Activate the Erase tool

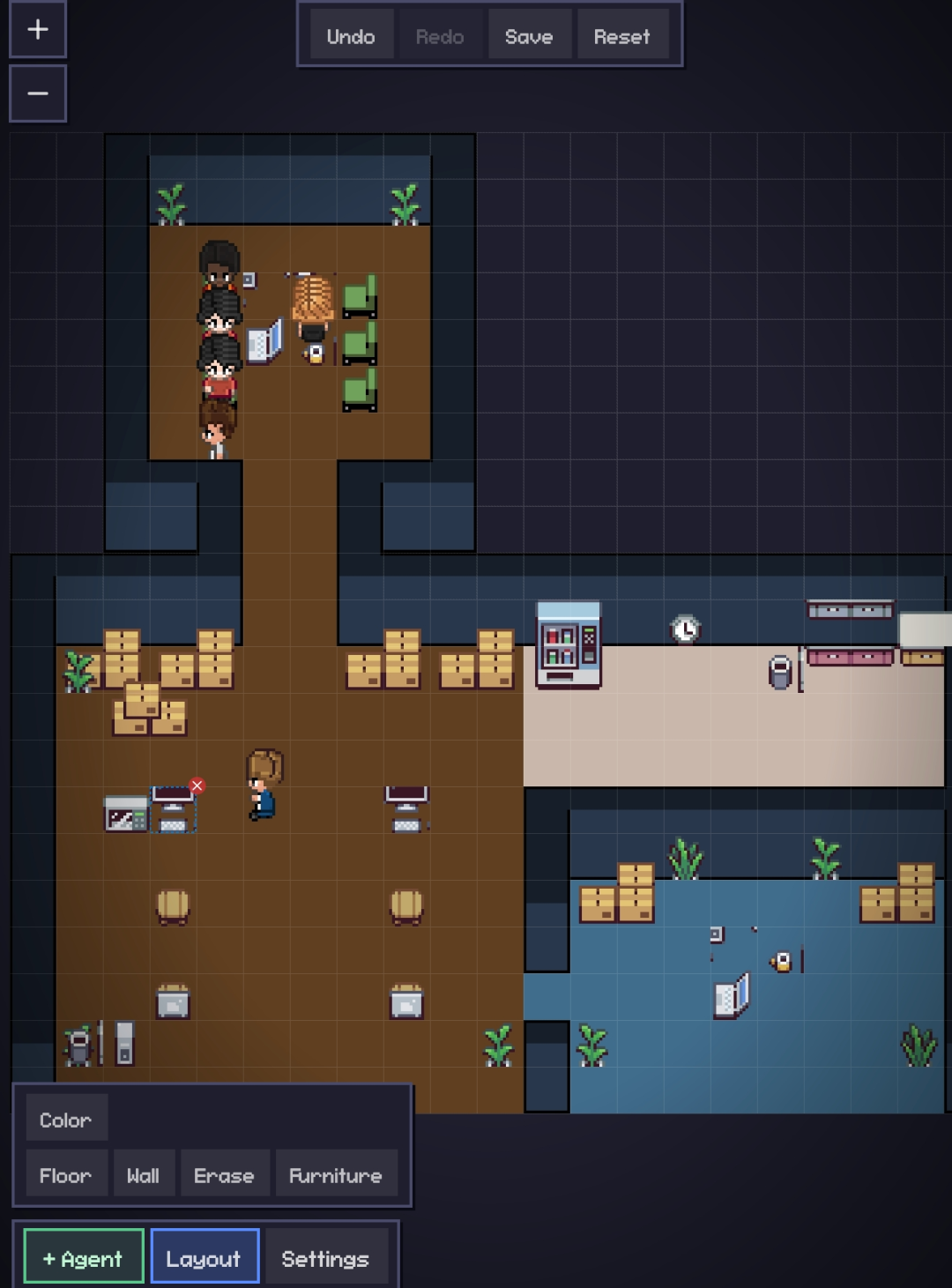(x=224, y=1175)
